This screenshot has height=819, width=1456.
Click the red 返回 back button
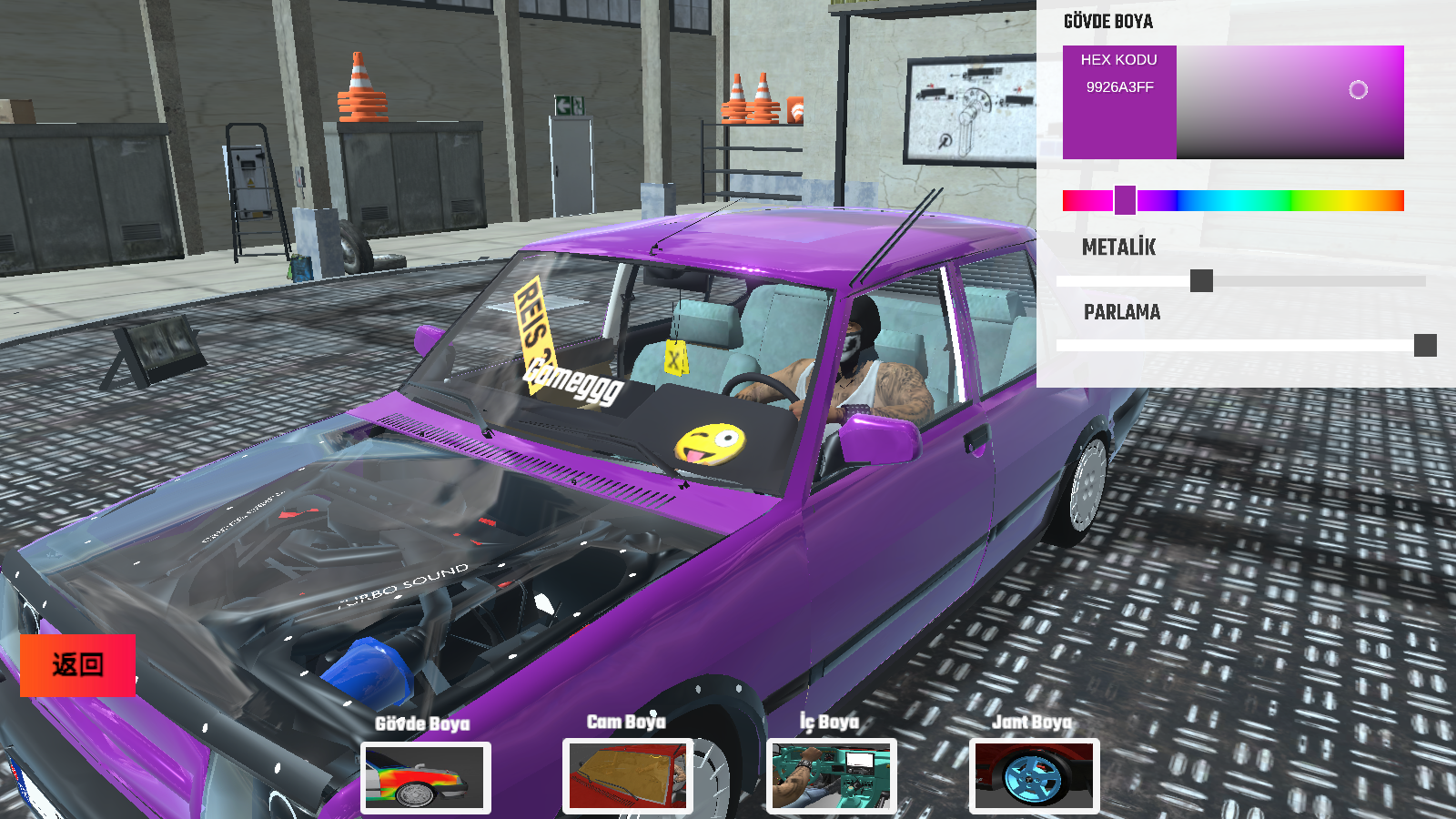(77, 665)
